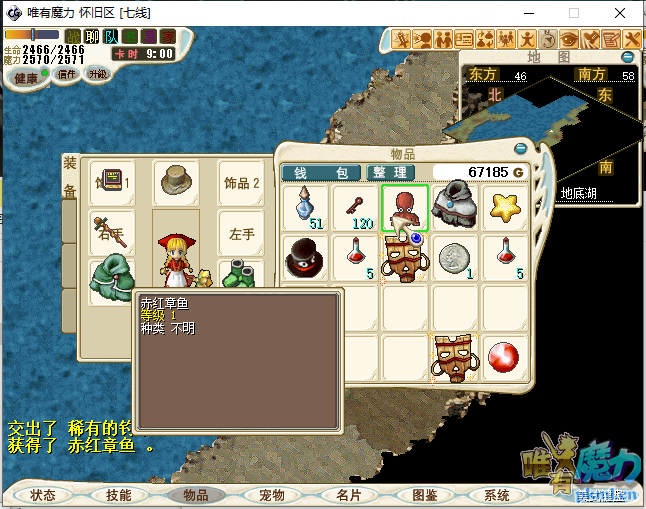646x509 pixels.
Task: Choose the silver coin item slot
Action: pyautogui.click(x=455, y=258)
